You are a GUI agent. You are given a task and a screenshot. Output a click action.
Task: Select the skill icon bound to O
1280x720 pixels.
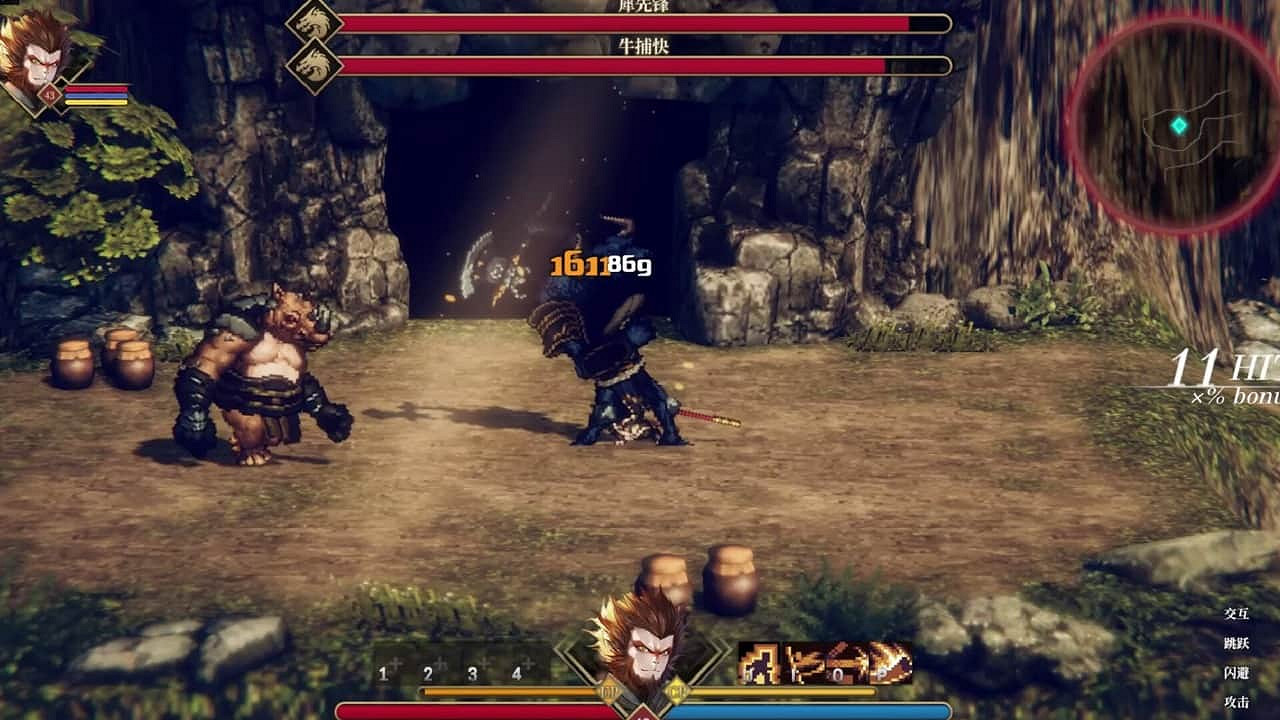click(846, 660)
